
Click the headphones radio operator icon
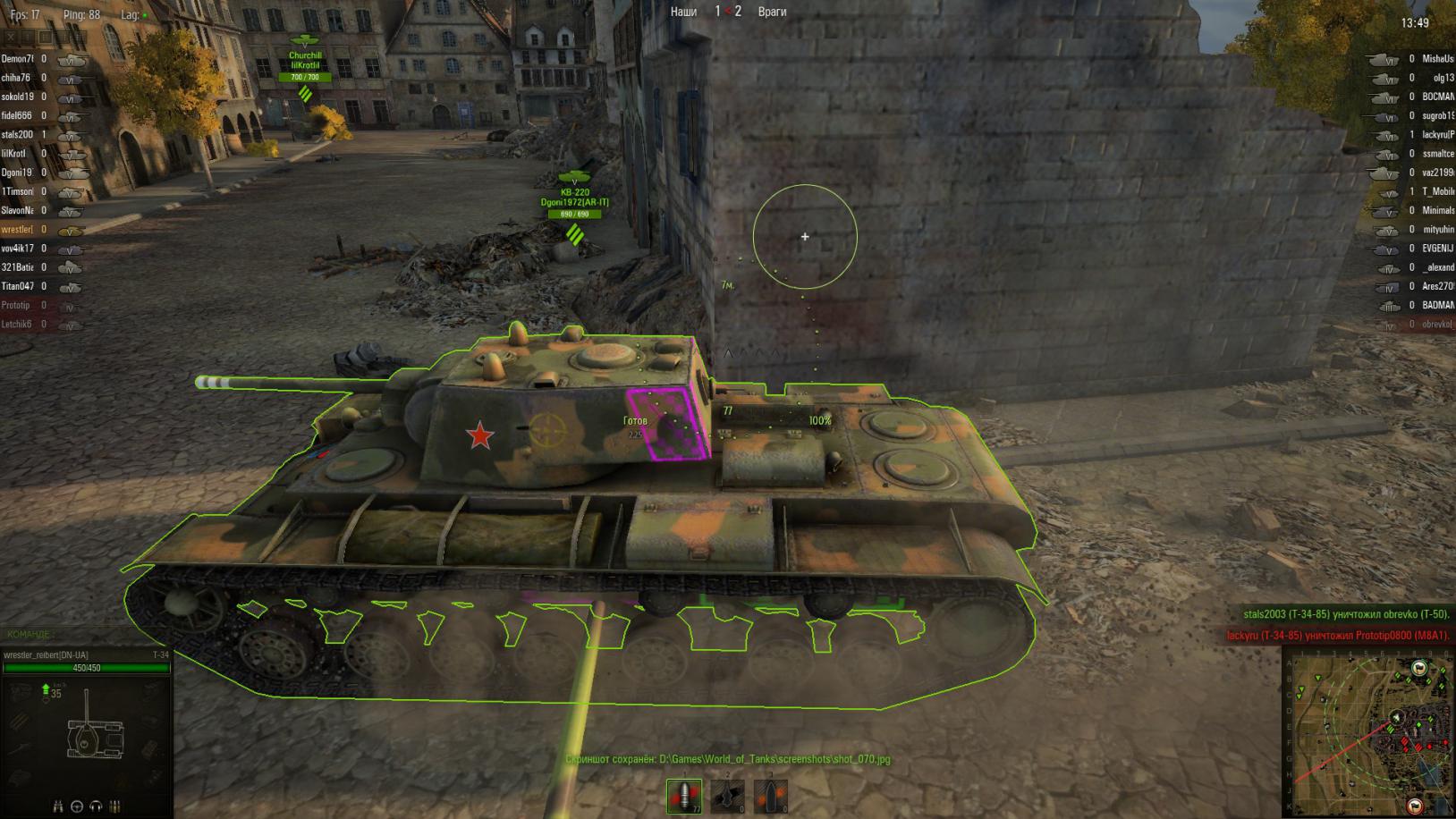click(x=96, y=806)
